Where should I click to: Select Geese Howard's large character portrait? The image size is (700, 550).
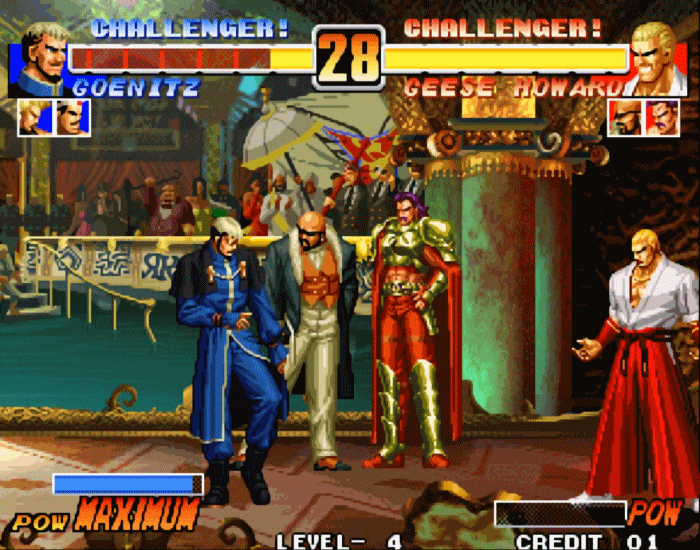coord(658,56)
